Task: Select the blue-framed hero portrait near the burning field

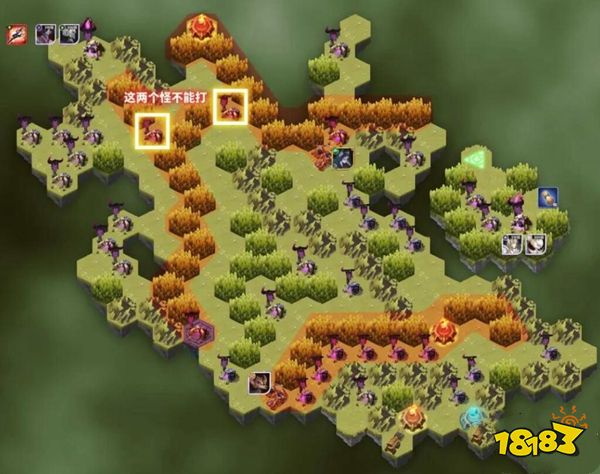Action: pyautogui.click(x=342, y=157)
